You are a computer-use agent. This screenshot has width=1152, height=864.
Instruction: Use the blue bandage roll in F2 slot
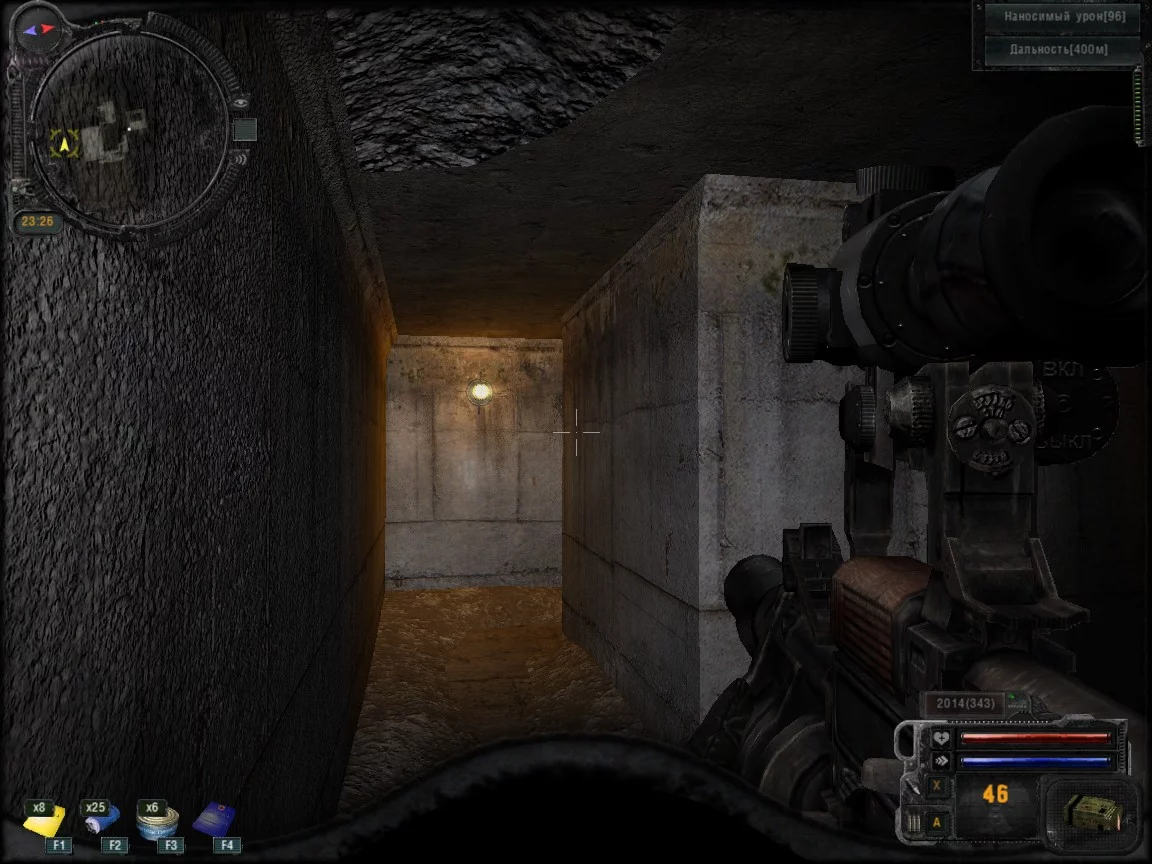(x=101, y=820)
